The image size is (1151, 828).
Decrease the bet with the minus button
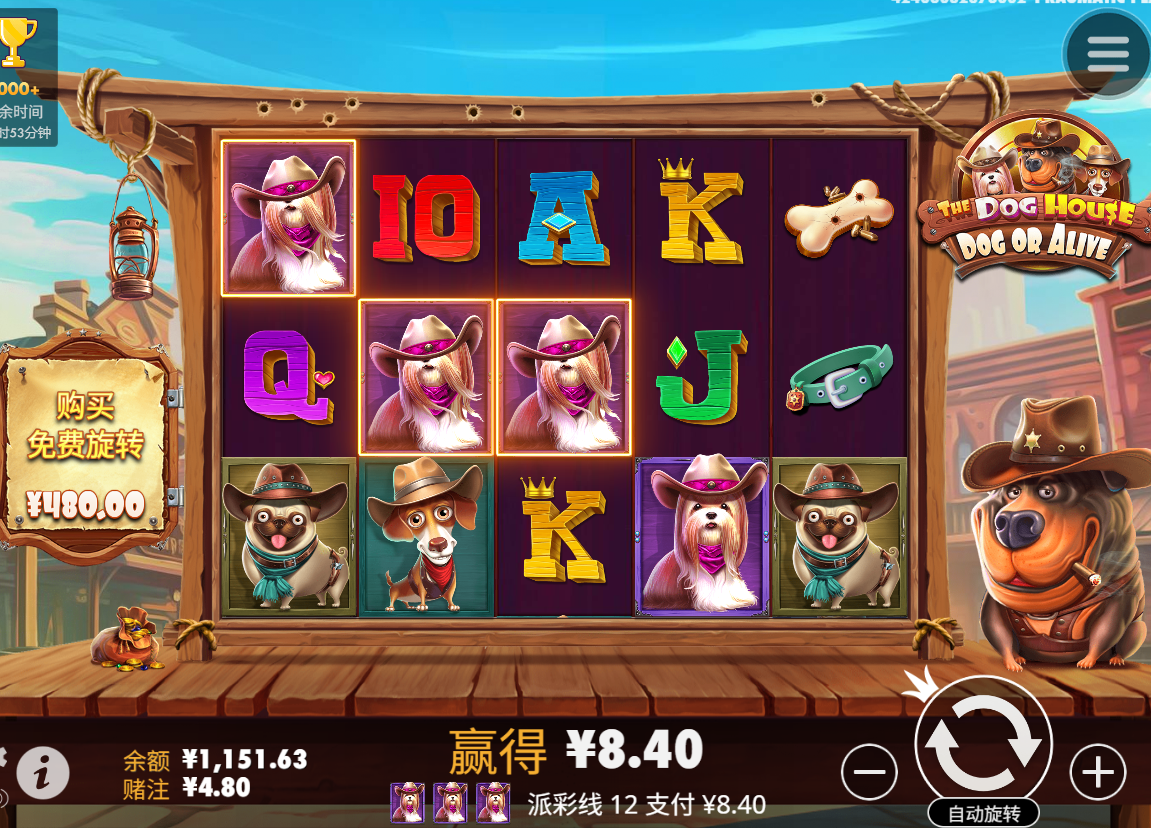tap(869, 772)
